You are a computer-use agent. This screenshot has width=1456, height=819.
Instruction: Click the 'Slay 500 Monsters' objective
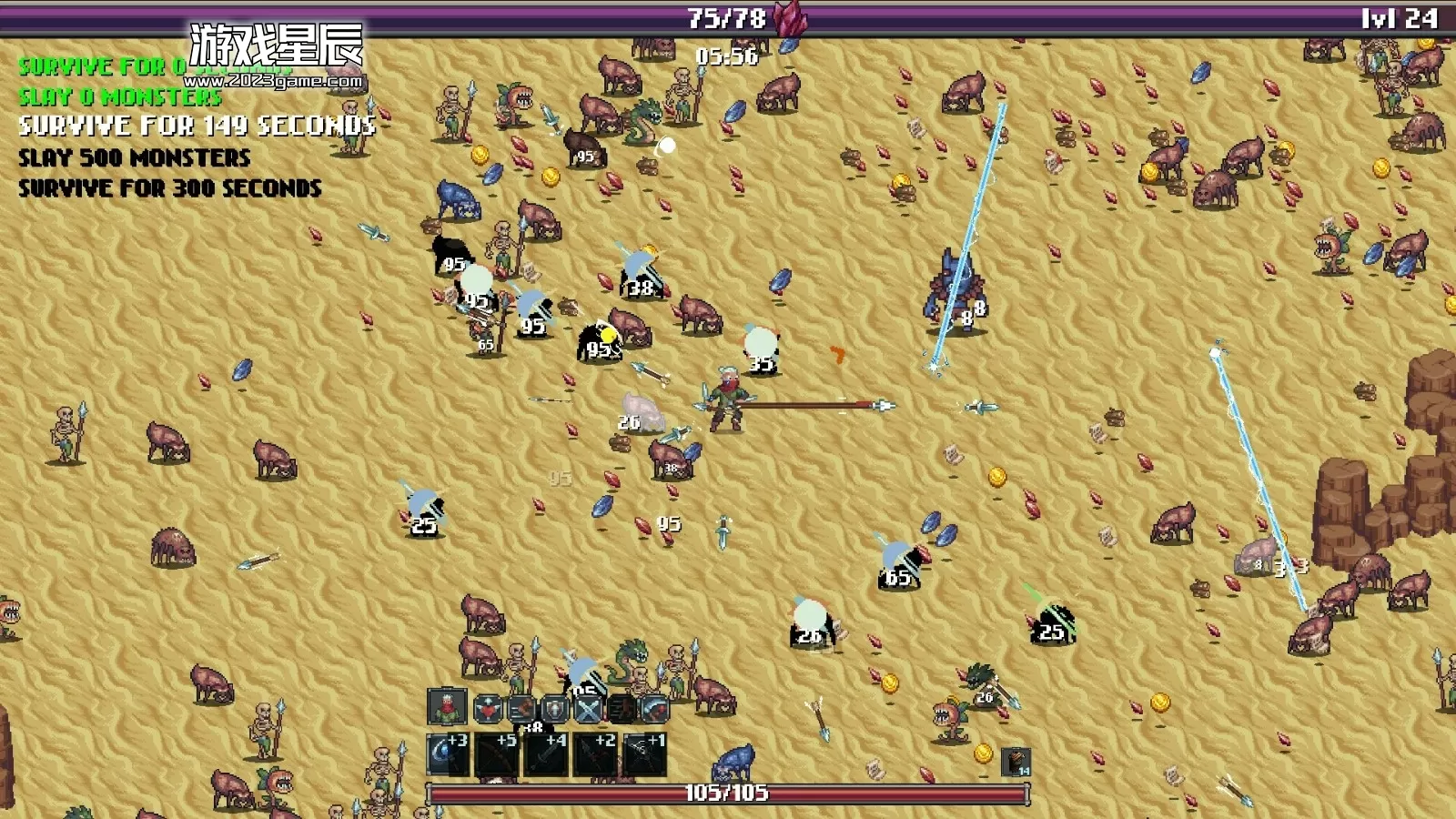135,157
